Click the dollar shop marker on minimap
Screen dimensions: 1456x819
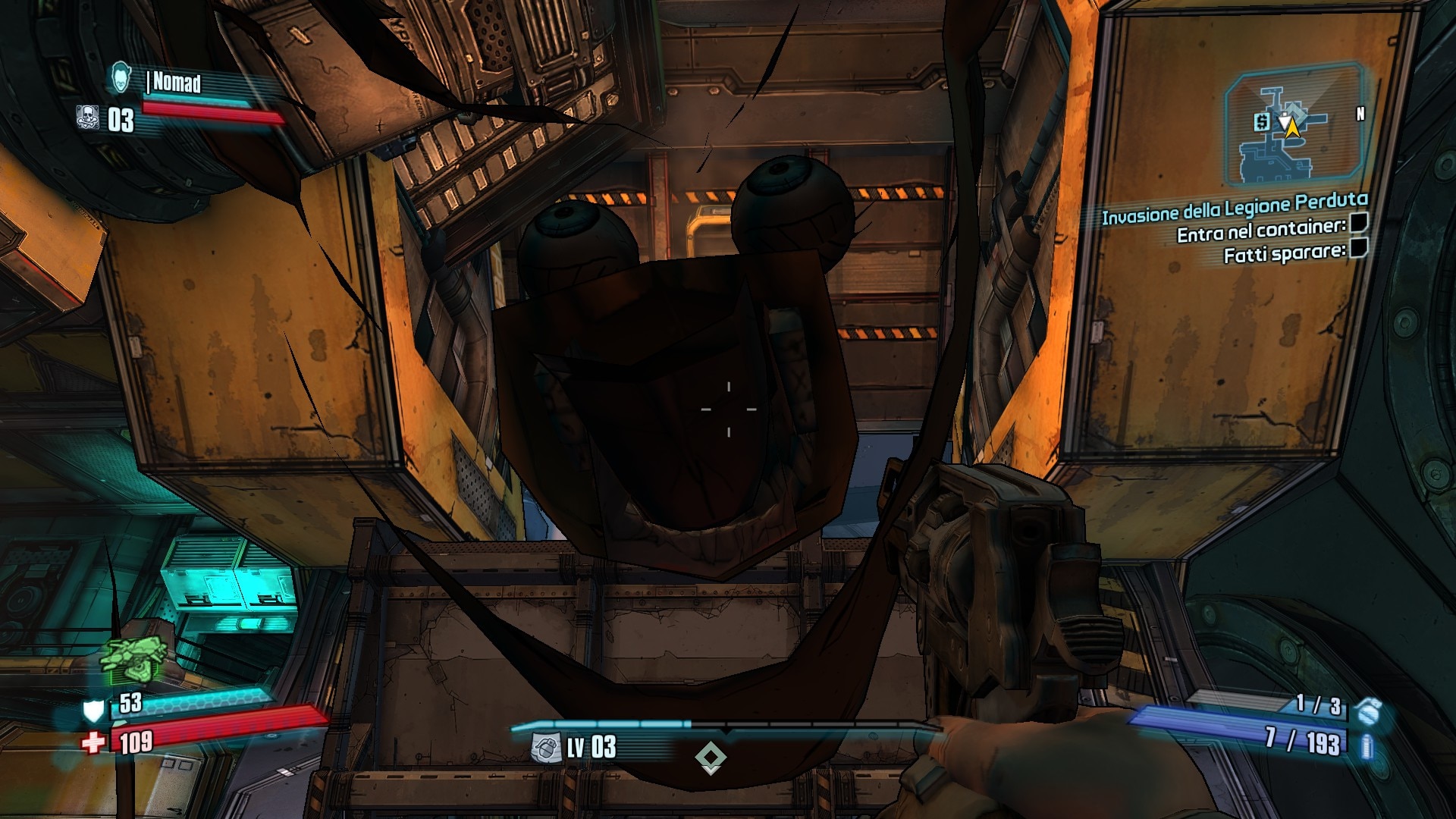click(x=1262, y=121)
